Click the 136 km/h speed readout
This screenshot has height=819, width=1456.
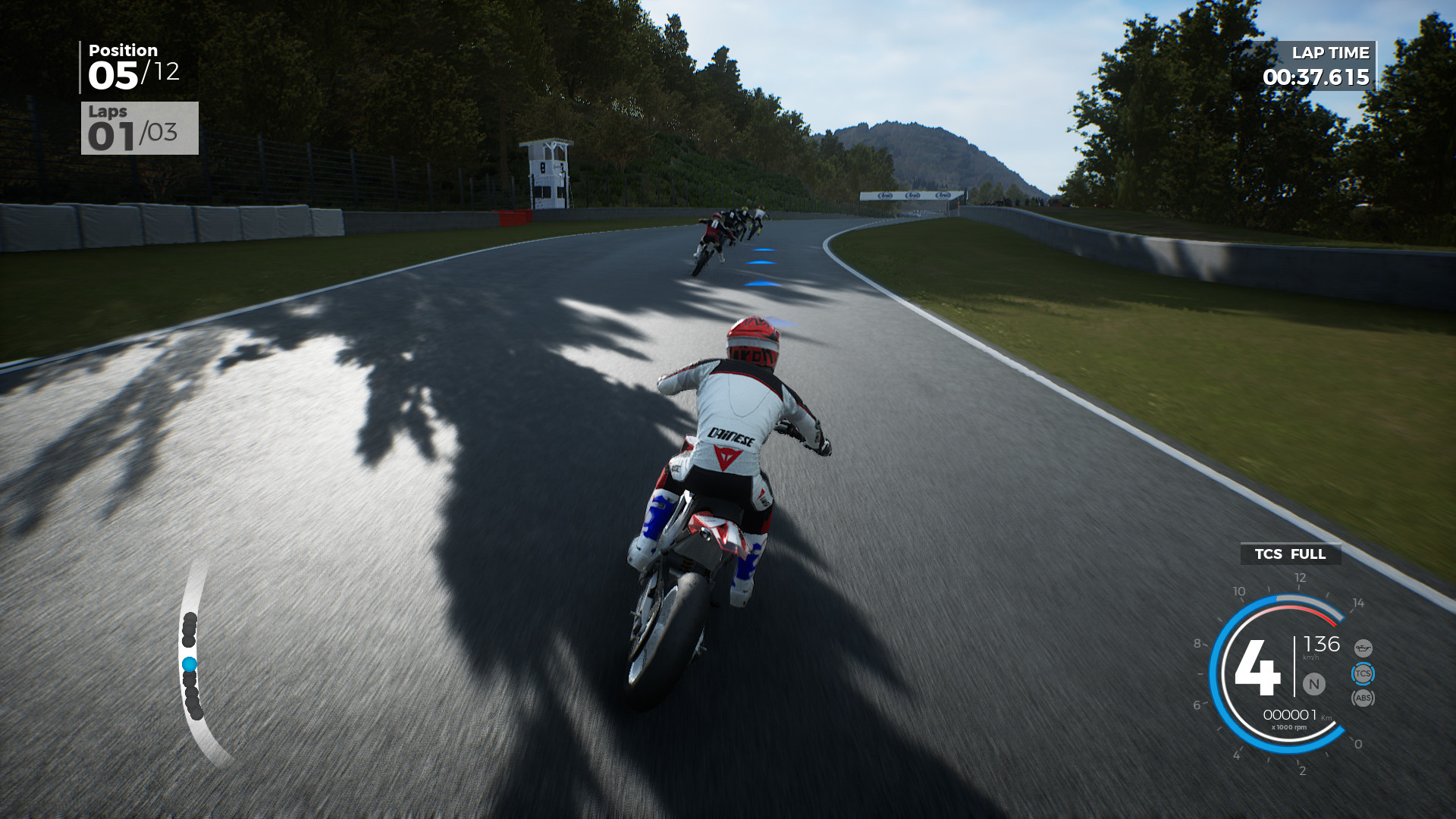1321,645
